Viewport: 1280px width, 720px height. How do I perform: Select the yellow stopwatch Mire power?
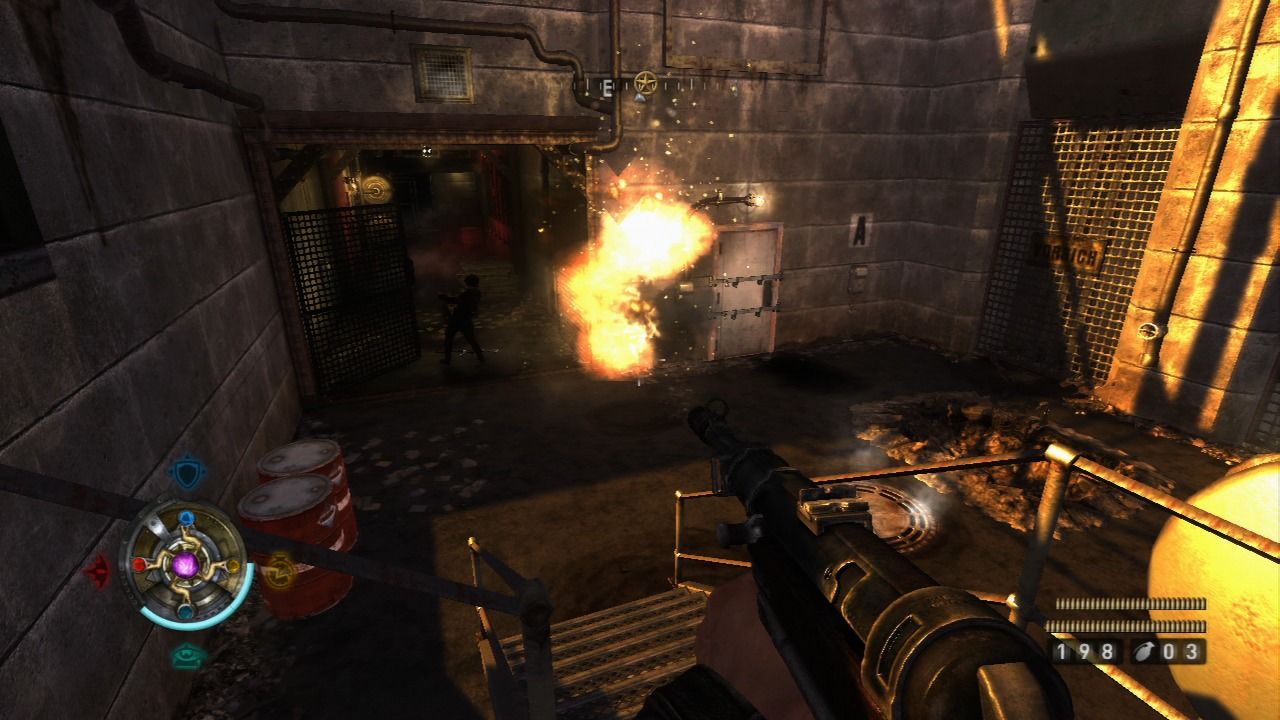[281, 568]
